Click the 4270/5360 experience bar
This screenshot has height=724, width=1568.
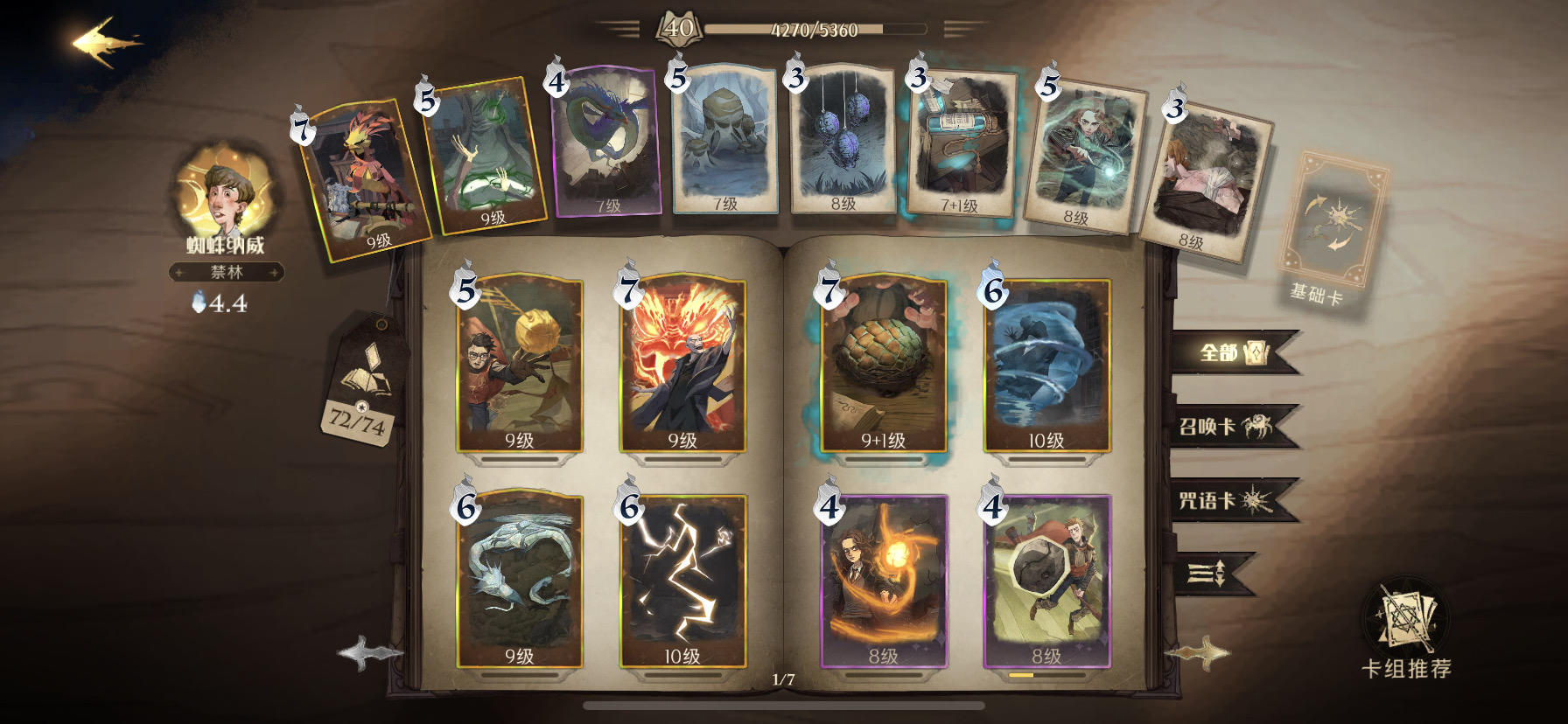(814, 28)
